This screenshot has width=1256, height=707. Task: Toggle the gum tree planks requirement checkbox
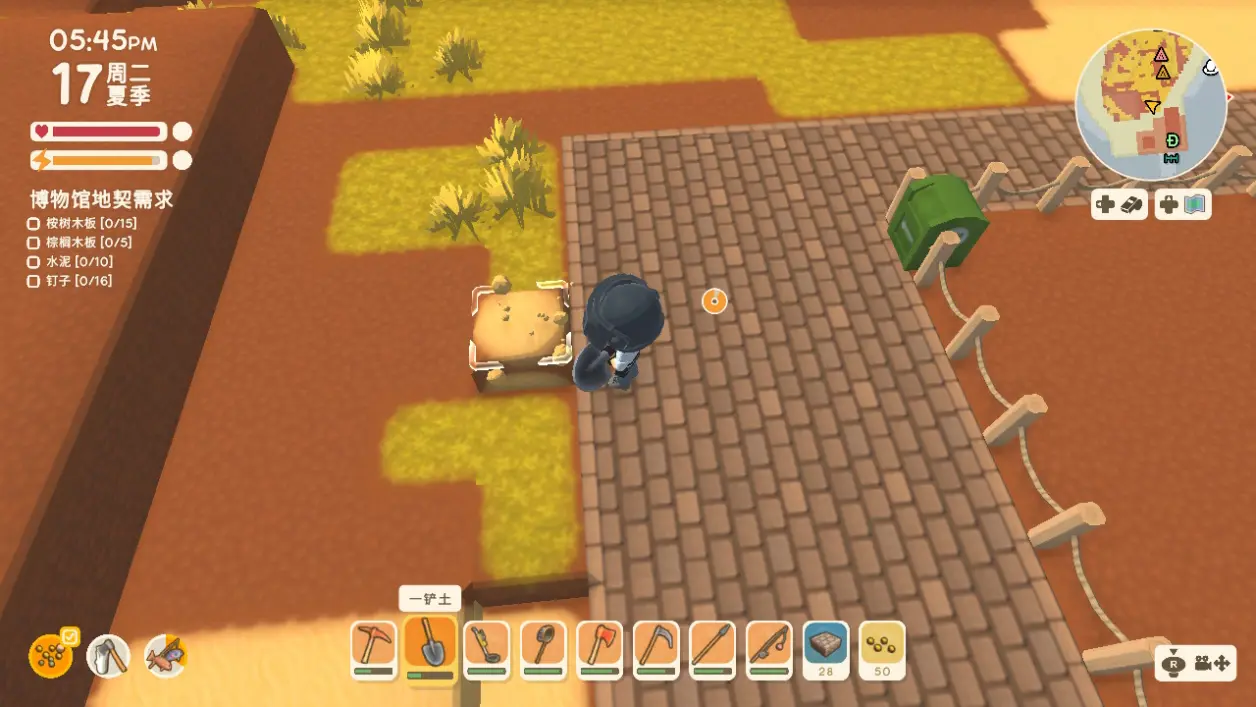pos(33,223)
